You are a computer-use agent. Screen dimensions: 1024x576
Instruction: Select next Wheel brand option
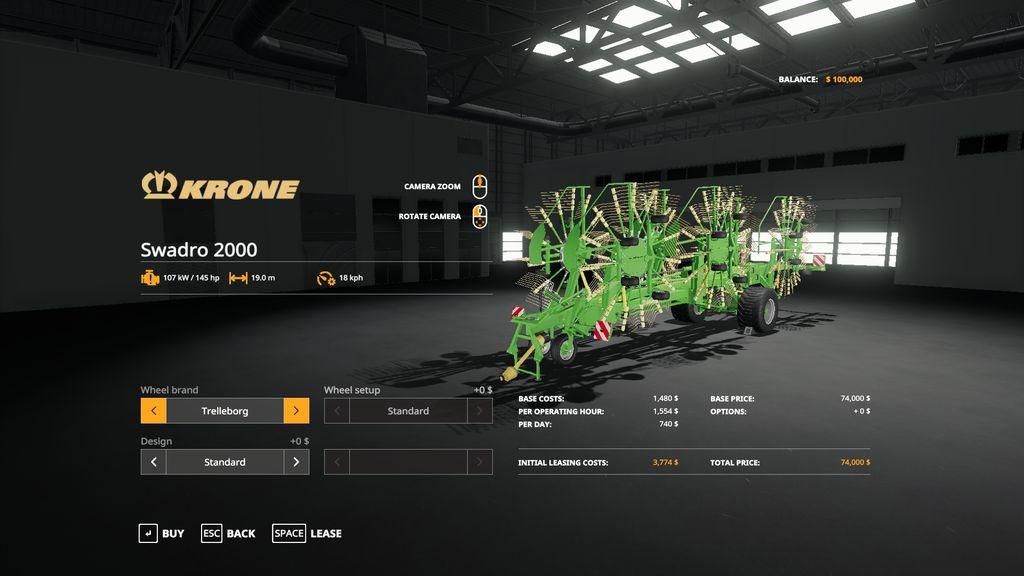pyautogui.click(x=296, y=411)
